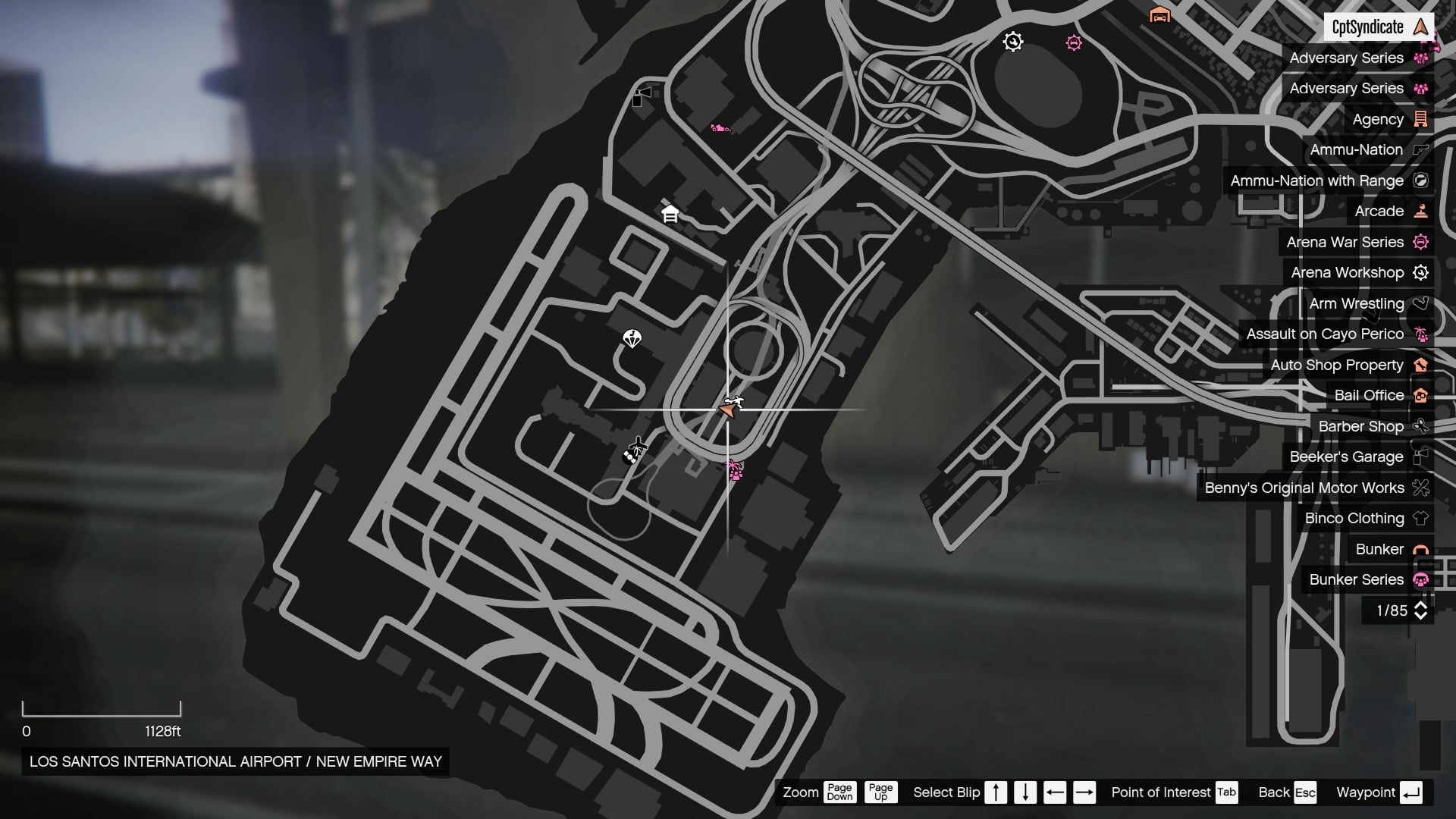1456x819 pixels.
Task: Click the Barber Shop scissors icon
Action: (x=1420, y=426)
